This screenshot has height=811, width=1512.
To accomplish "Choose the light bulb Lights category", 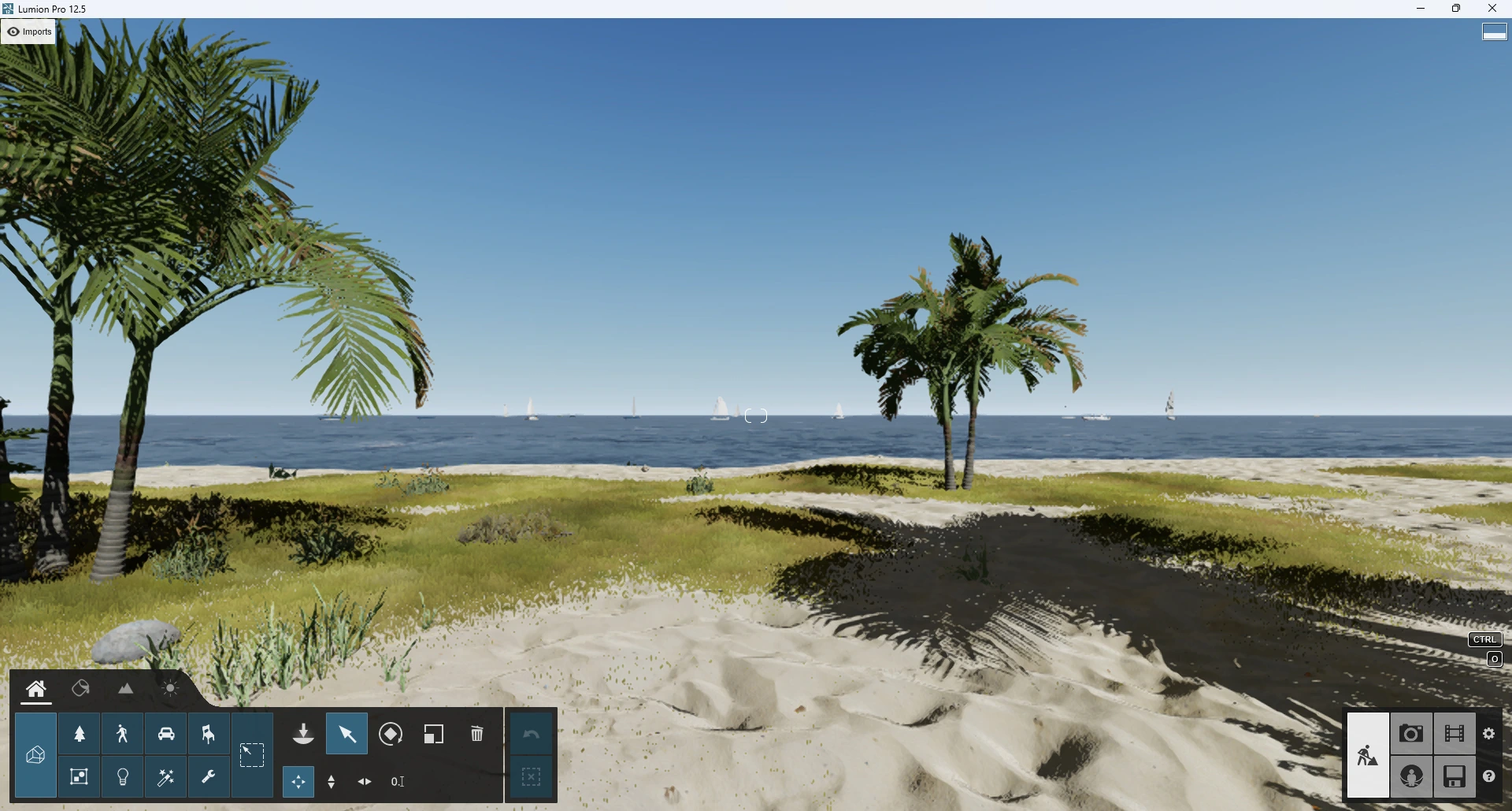I will 123,778.
